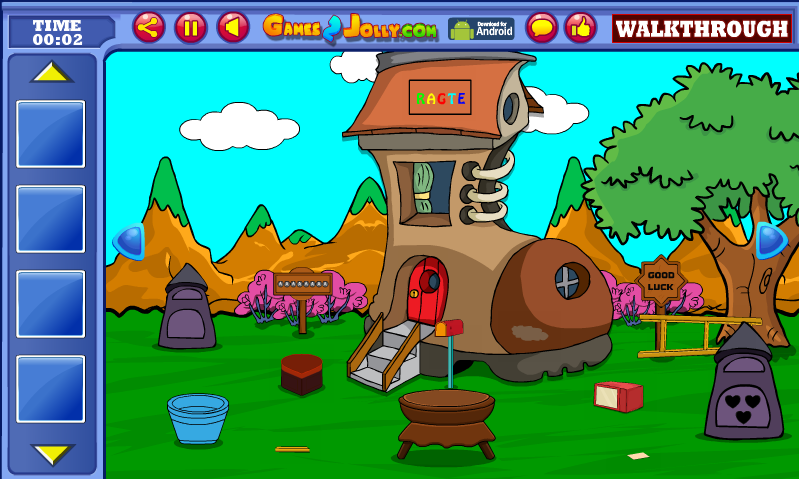Image resolution: width=799 pixels, height=479 pixels.
Task: Hit the thumbs-up like button
Action: tap(581, 27)
